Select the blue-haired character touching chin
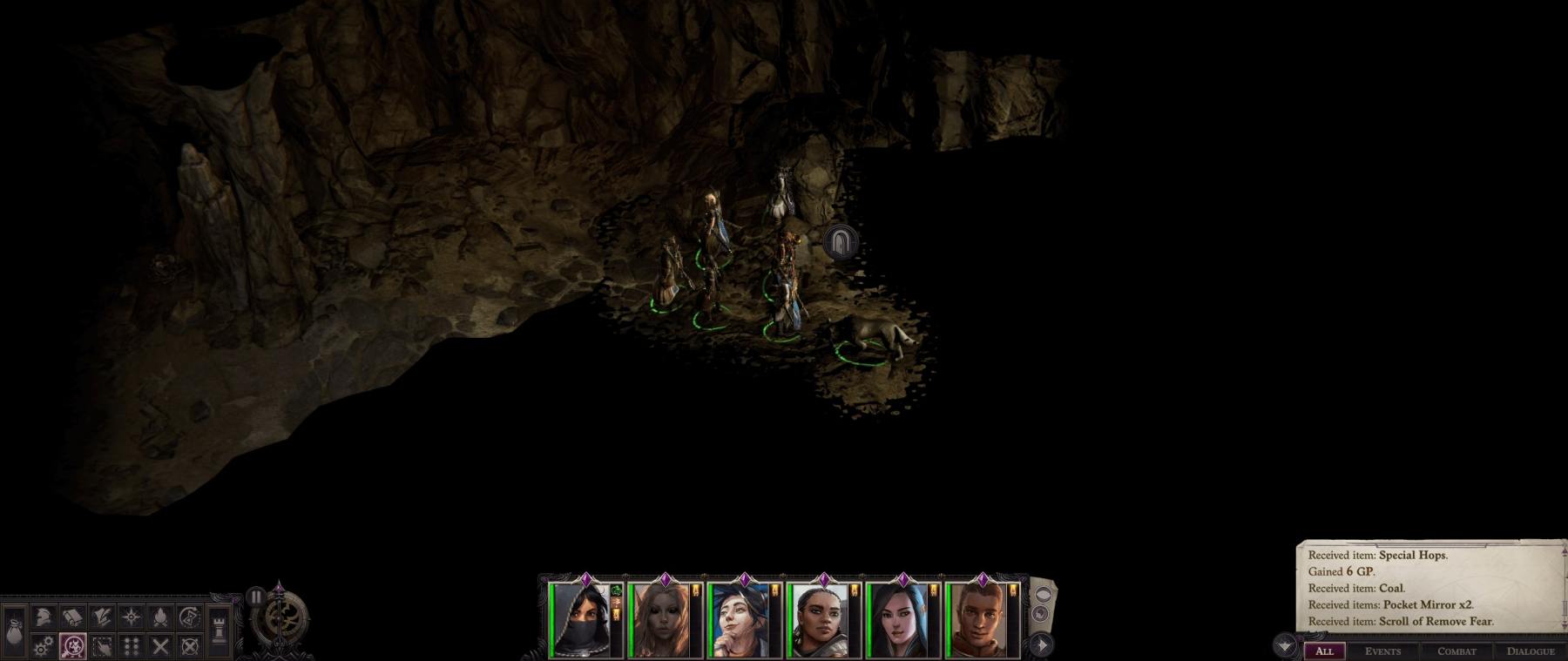Viewport: 1568px width, 661px height. tap(740, 620)
